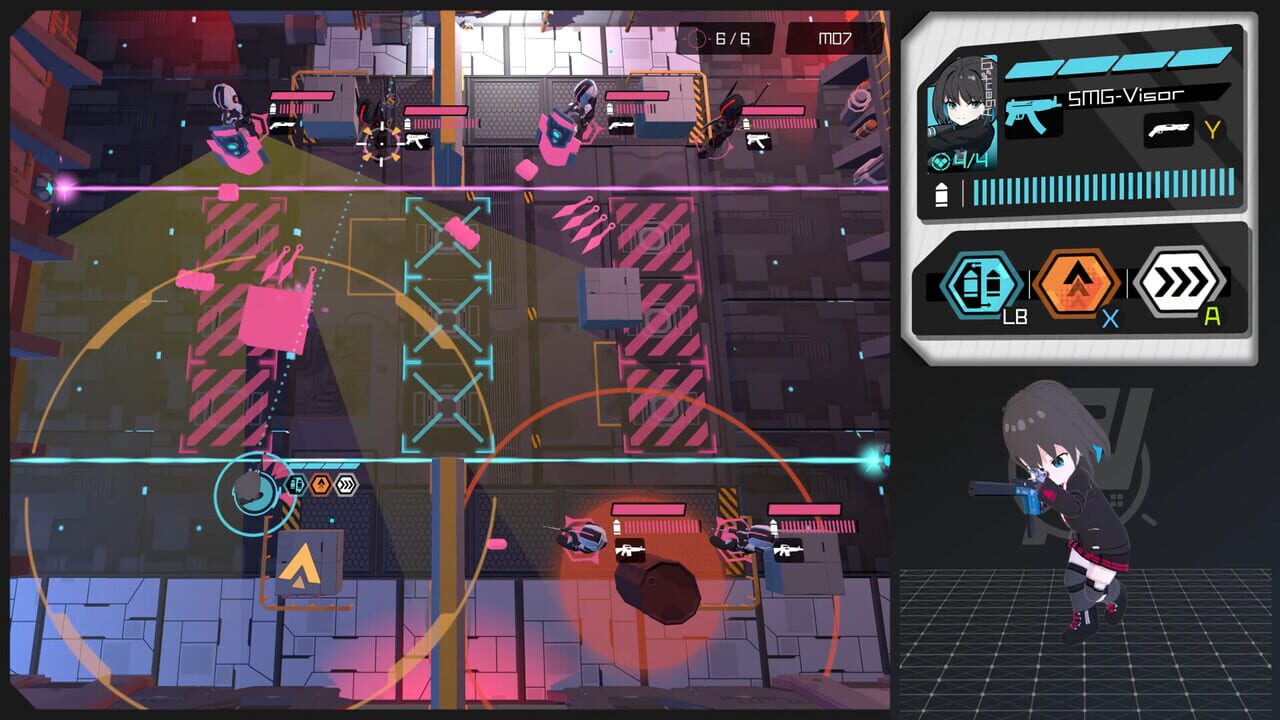Viewport: 1280px width, 720px height.
Task: Activate the orange X shockwave skill icon
Action: [x=1075, y=279]
